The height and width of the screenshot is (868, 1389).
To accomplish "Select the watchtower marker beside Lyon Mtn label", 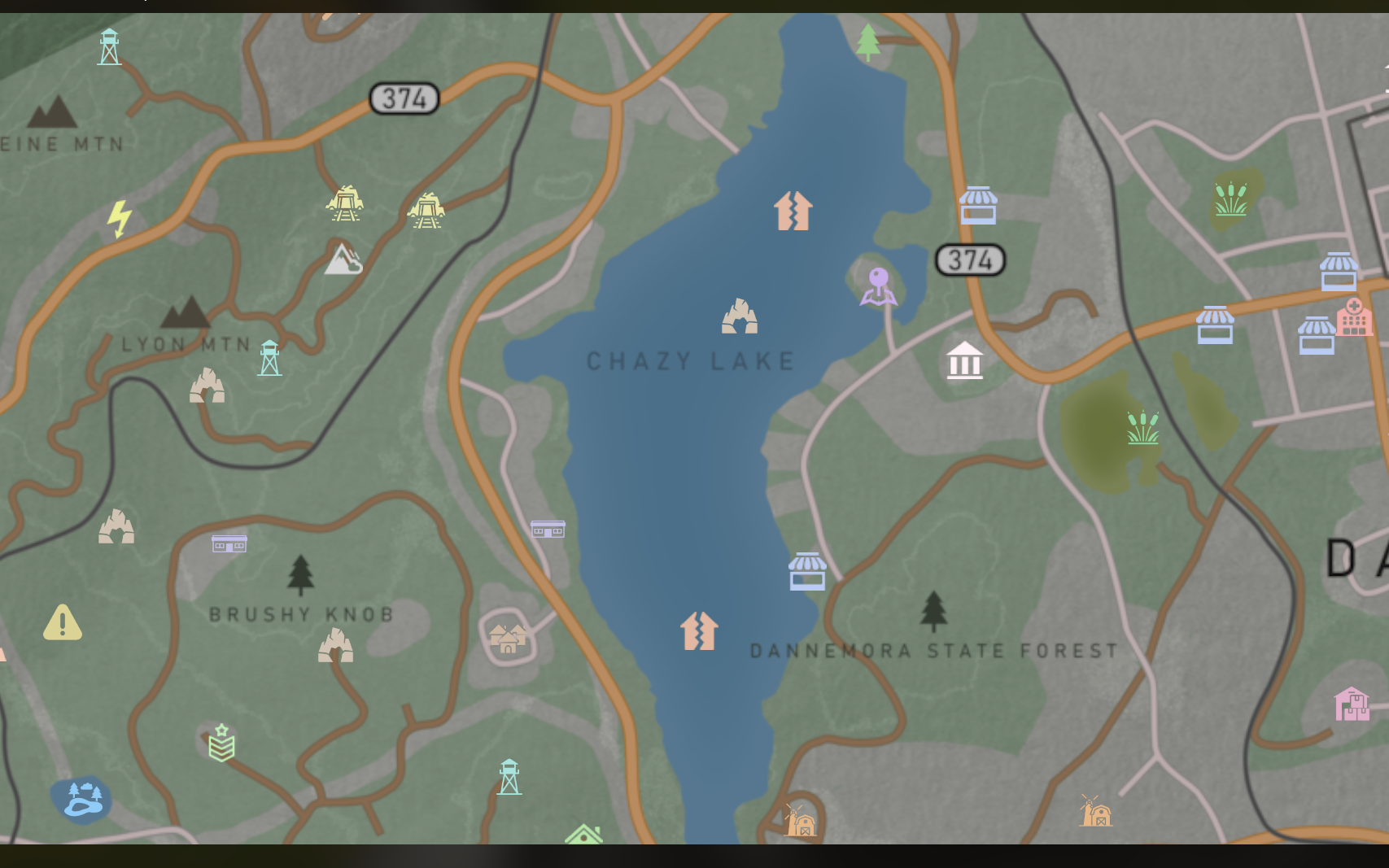I will coord(270,358).
